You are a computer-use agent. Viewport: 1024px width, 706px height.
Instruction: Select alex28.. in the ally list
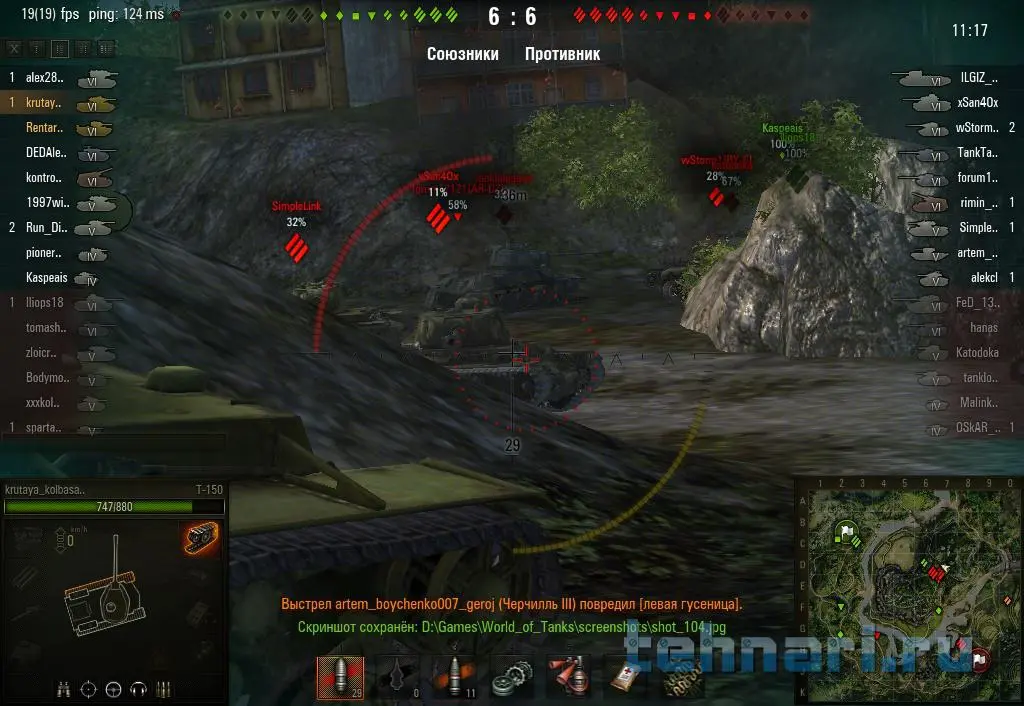coord(45,77)
